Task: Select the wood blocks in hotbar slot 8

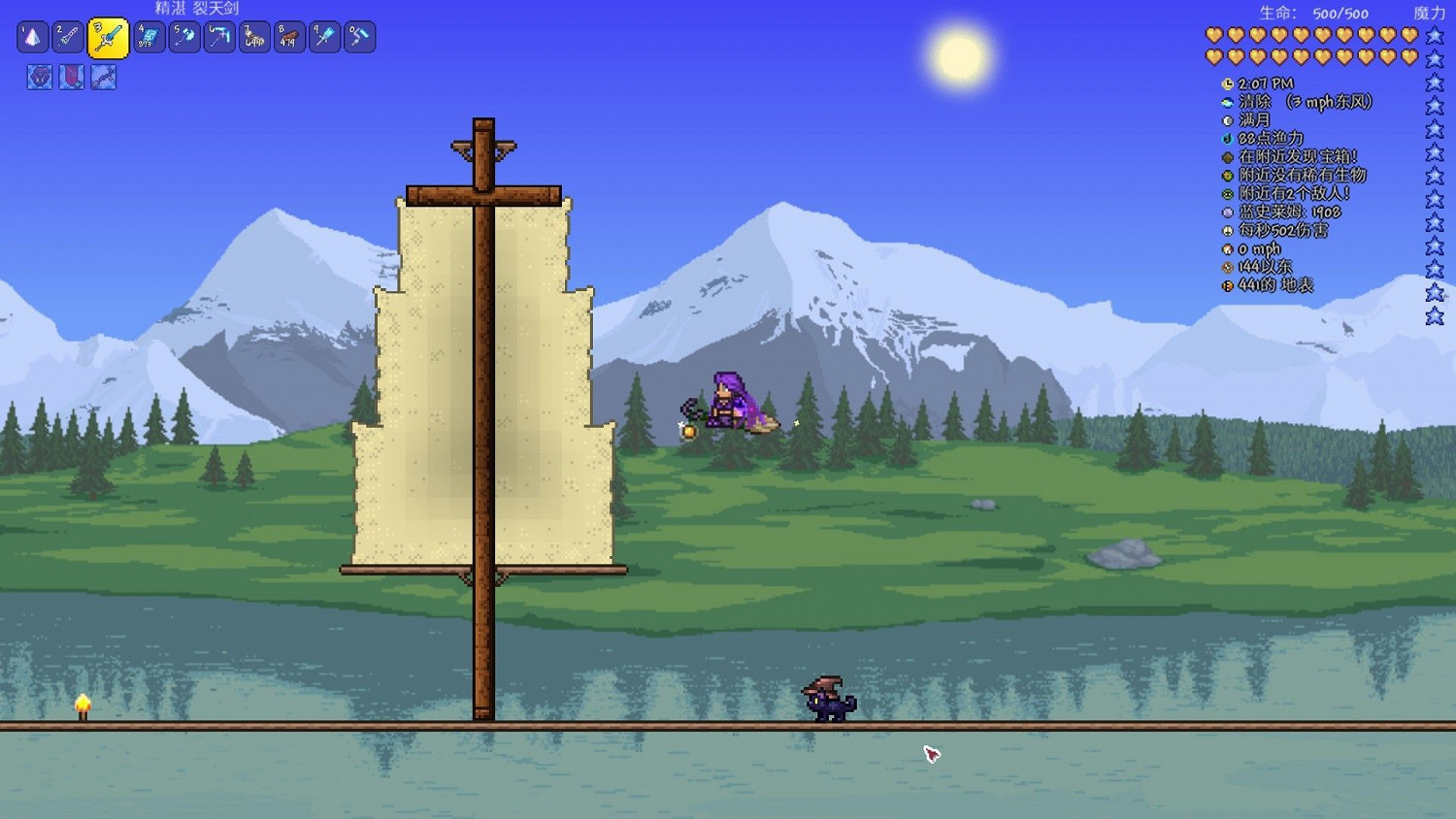Action: click(x=288, y=38)
